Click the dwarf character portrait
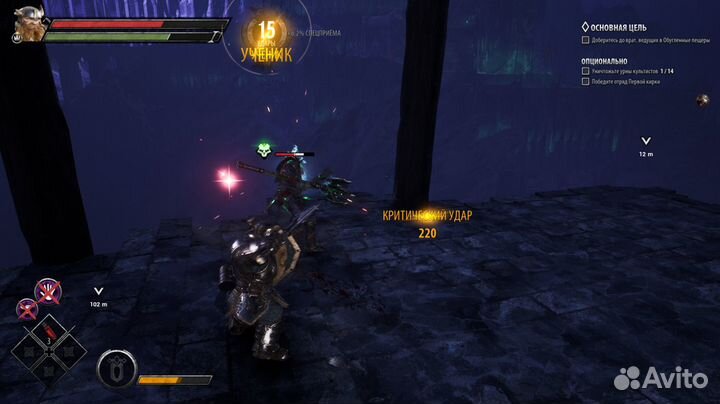The image size is (720, 404). pyautogui.click(x=28, y=24)
